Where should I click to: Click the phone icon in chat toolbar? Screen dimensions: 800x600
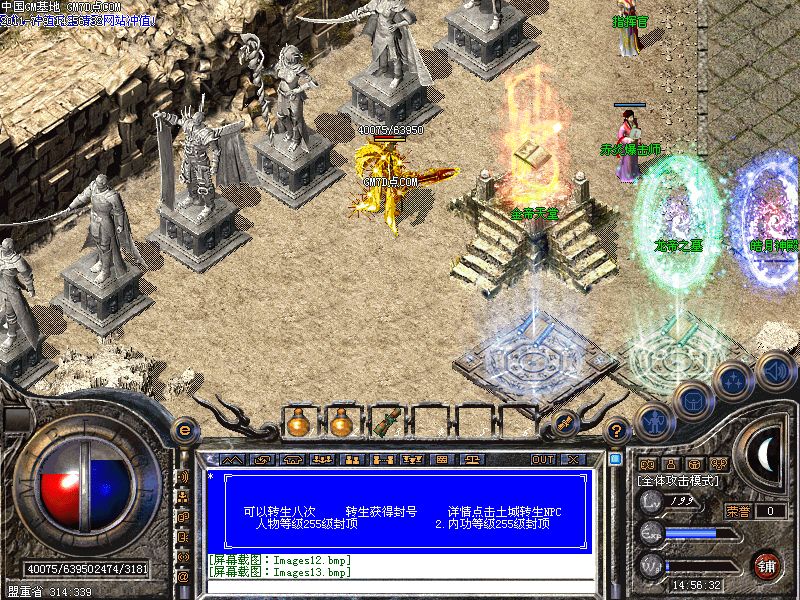click(x=293, y=460)
